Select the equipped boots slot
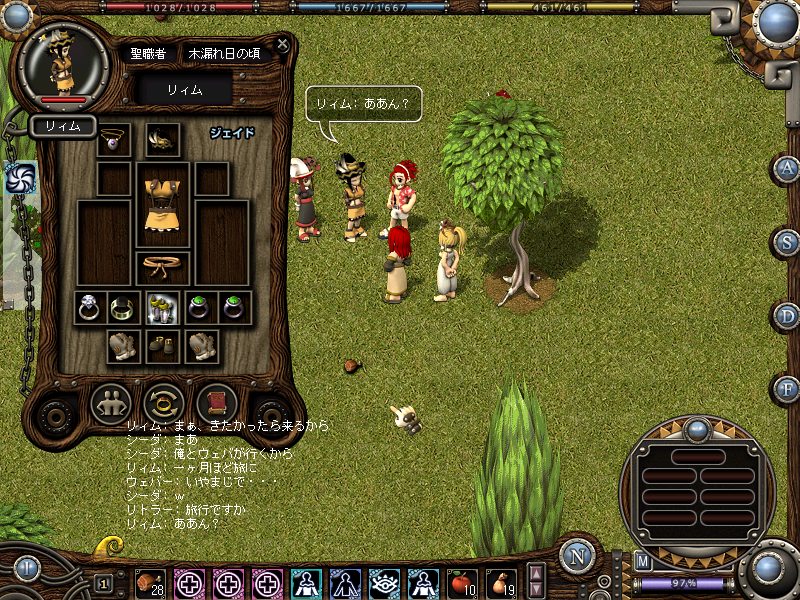Screen dimensions: 800x600 point(162,346)
